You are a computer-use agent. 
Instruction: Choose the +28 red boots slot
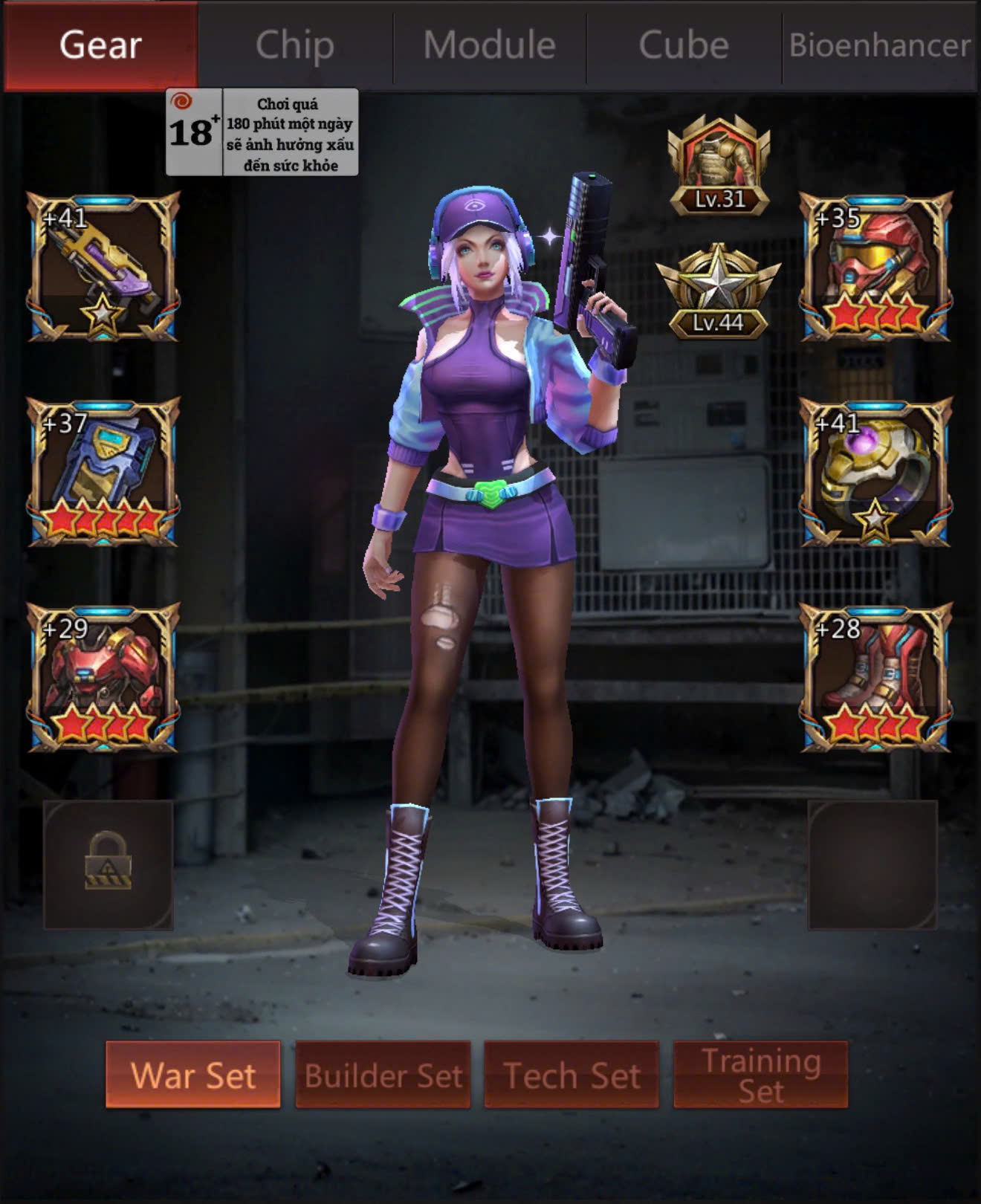(875, 677)
